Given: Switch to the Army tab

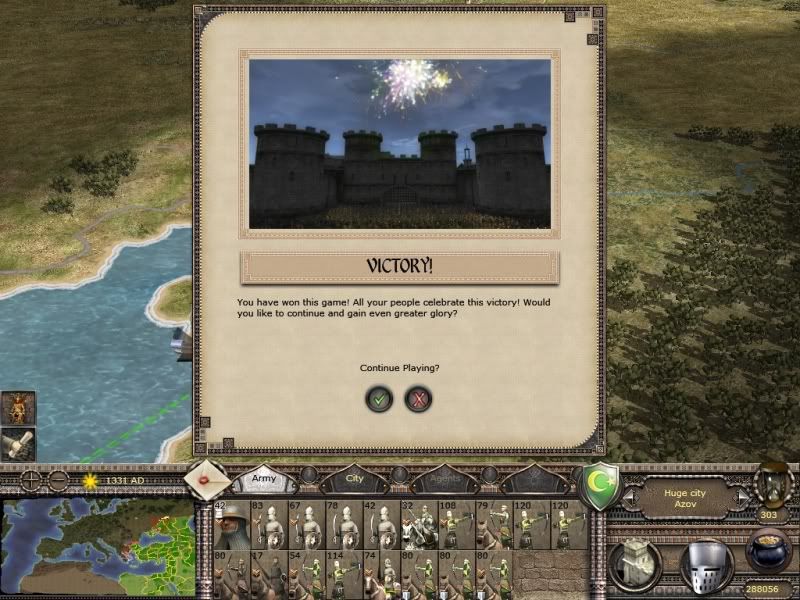Looking at the screenshot, I should tap(265, 480).
